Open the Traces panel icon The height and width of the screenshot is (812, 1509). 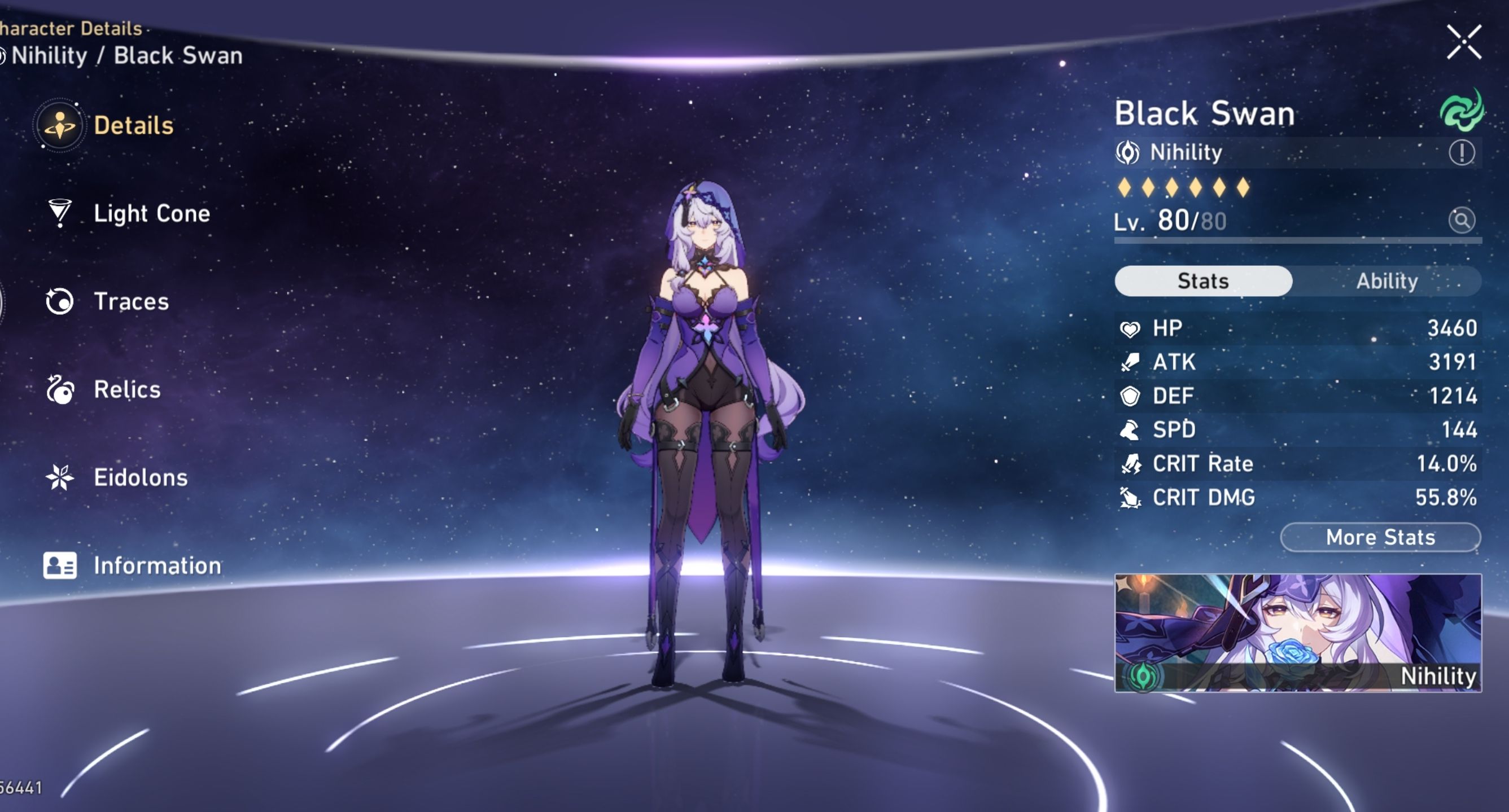pyautogui.click(x=60, y=301)
